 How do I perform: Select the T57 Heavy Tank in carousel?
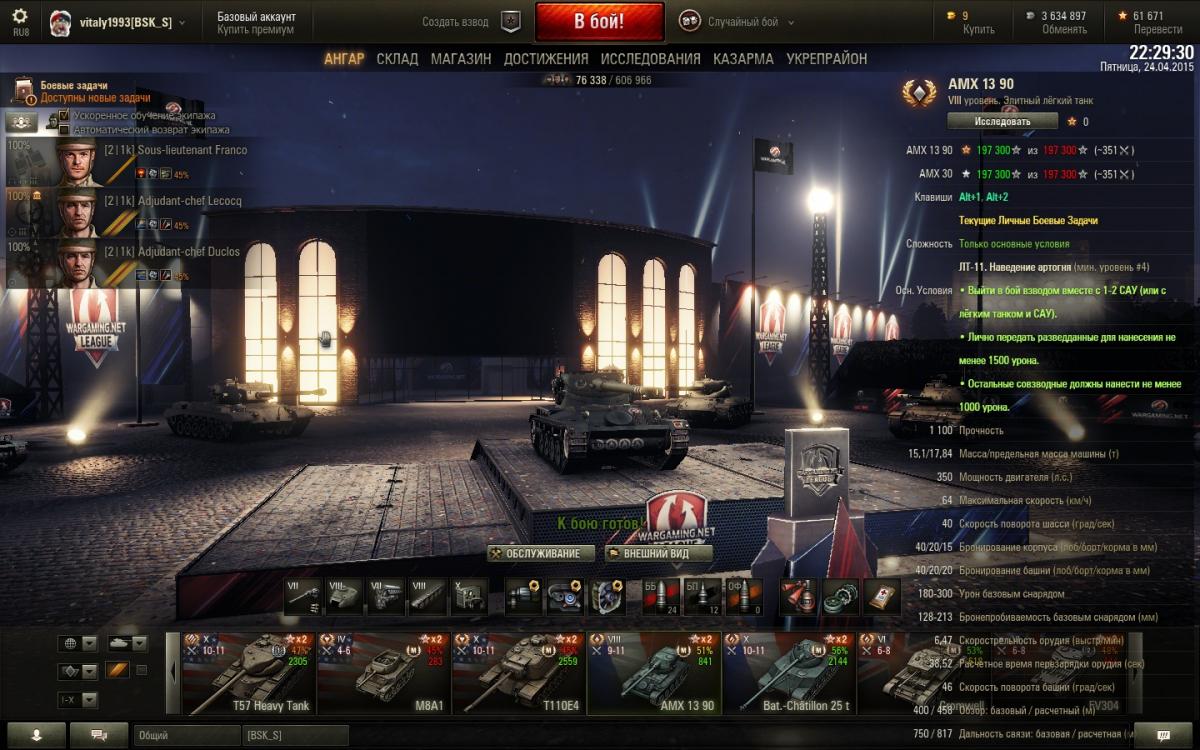(250, 673)
